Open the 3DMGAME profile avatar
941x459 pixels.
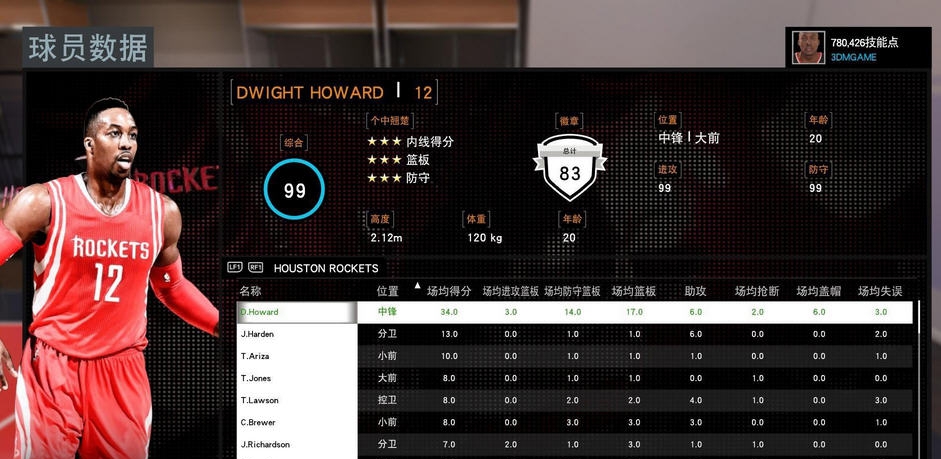pos(808,48)
